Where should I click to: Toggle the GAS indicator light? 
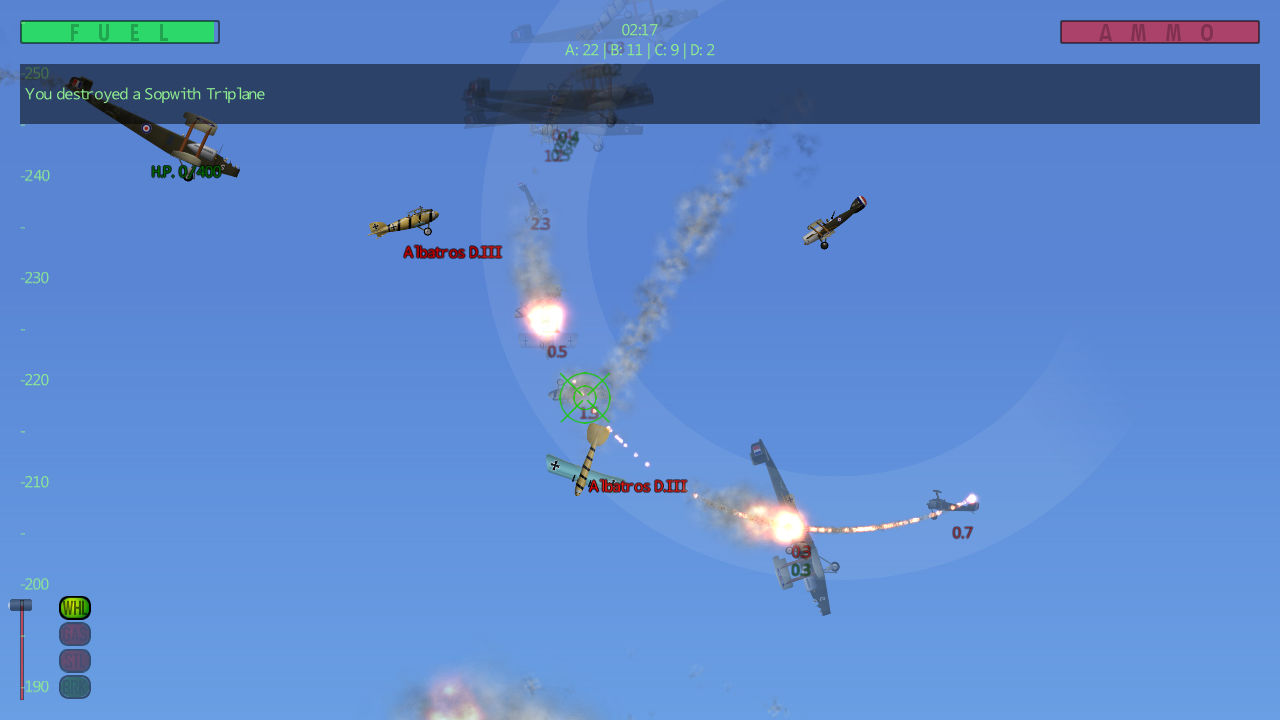[x=73, y=634]
